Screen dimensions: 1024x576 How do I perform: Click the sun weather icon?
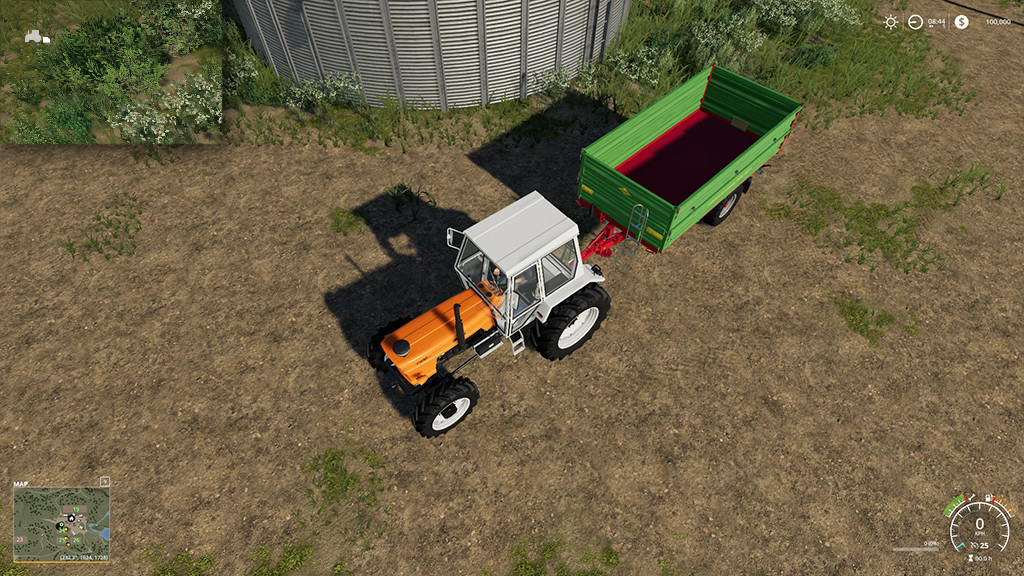[890, 21]
